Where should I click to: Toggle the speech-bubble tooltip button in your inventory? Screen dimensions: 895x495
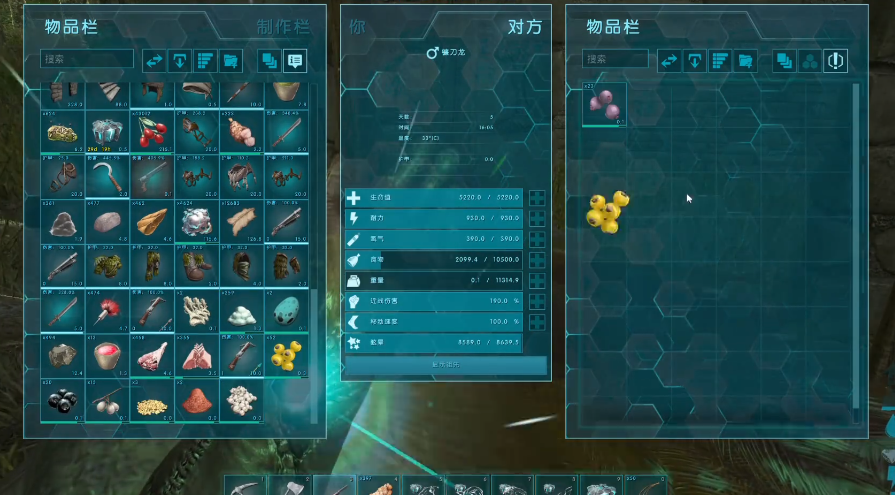(295, 61)
